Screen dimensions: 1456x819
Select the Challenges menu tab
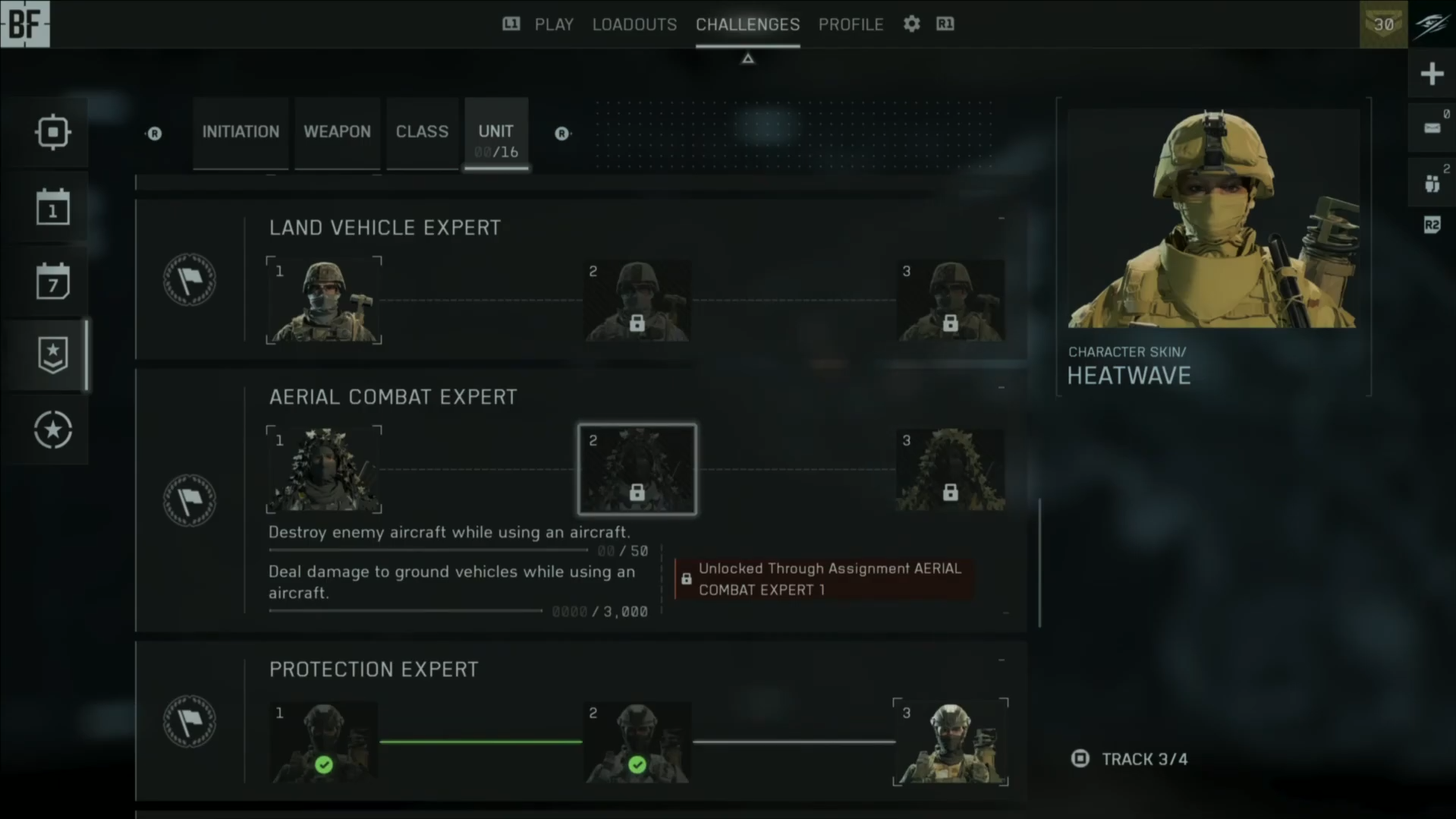click(747, 24)
